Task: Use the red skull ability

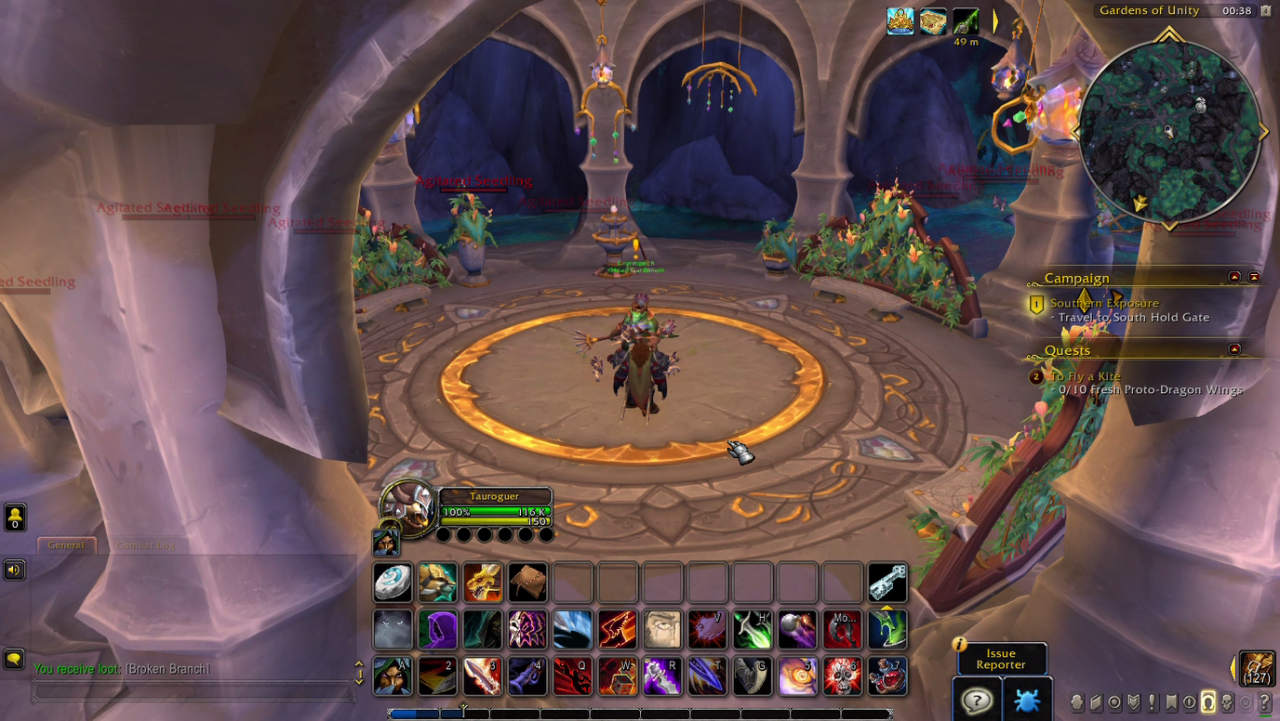Action: click(842, 676)
